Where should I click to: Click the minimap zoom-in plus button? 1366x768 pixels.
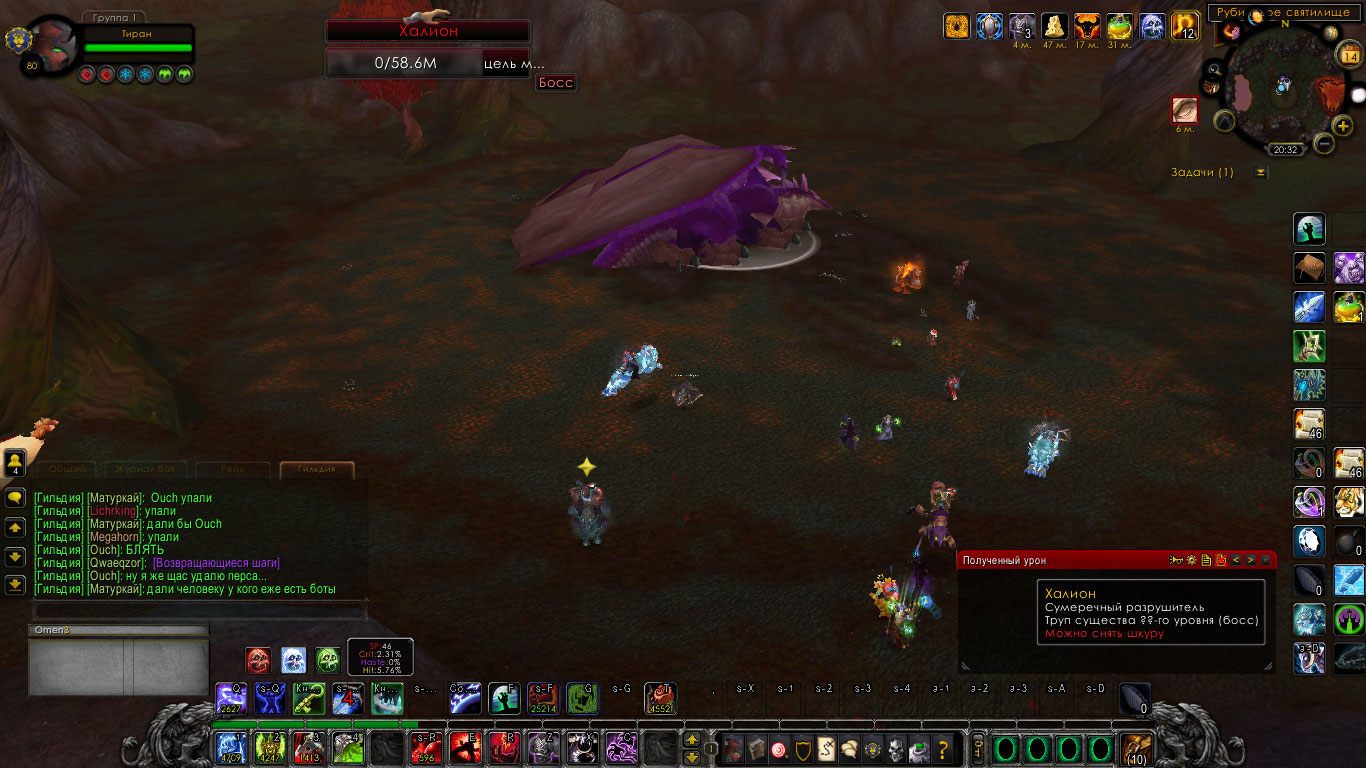pos(1343,125)
